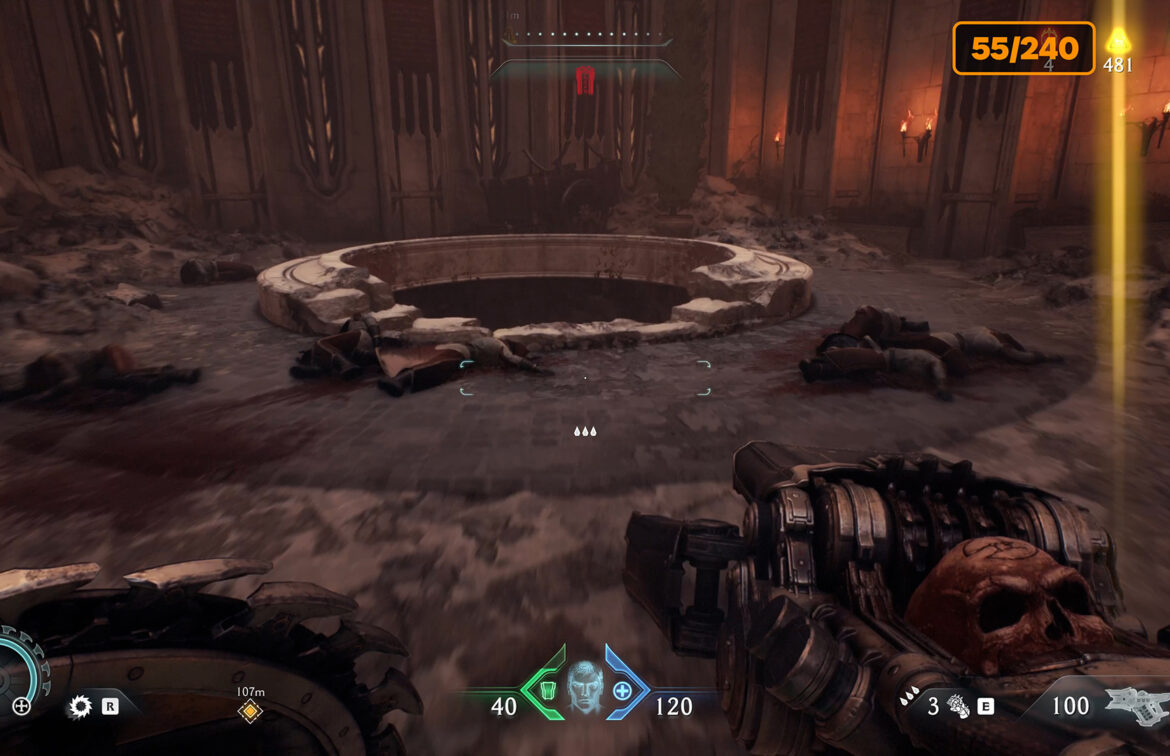Click the blue health cross icon

click(623, 689)
